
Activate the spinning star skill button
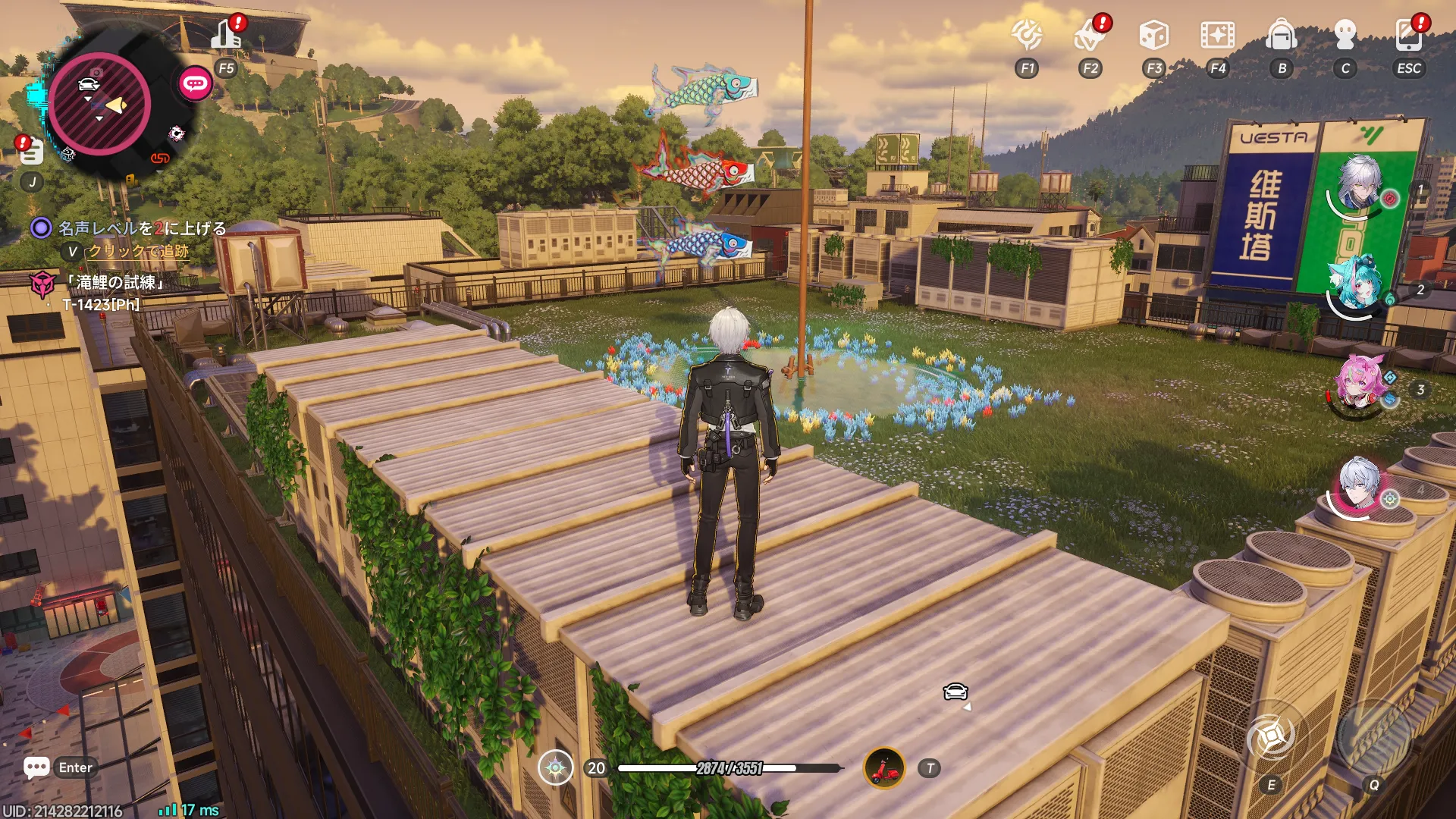tap(1272, 736)
